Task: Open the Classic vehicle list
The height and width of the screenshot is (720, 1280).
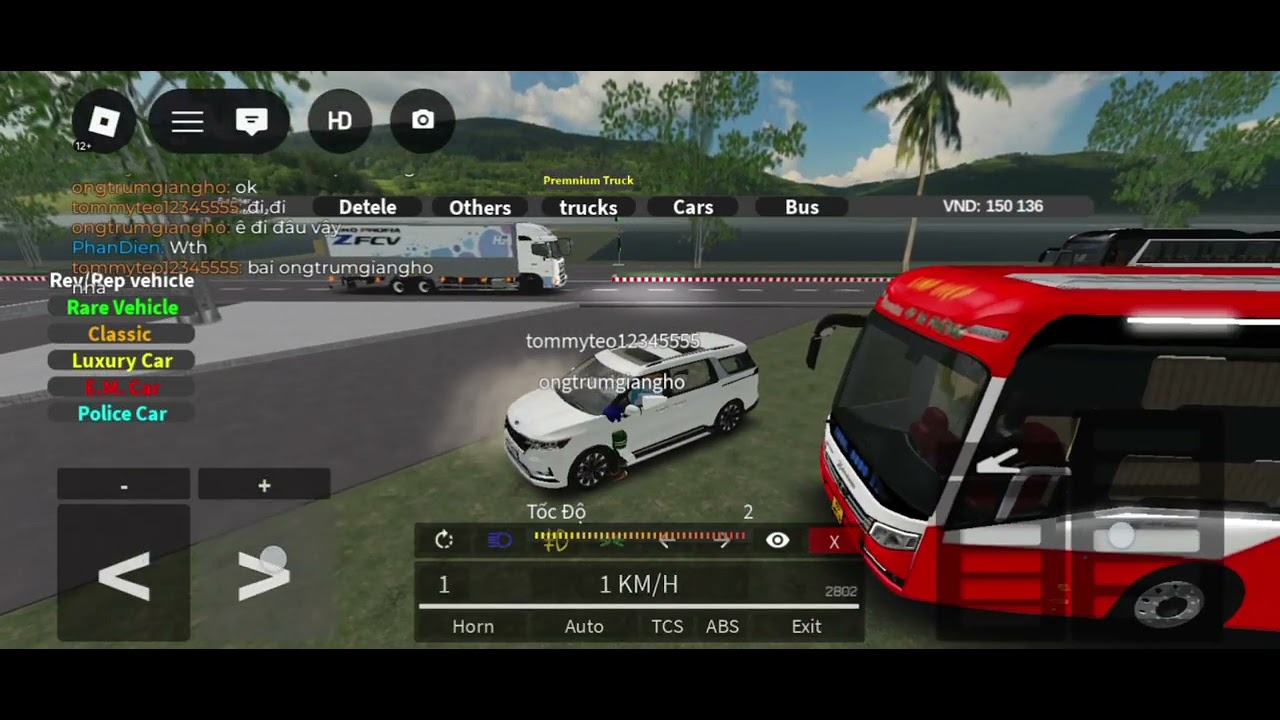Action: click(x=120, y=334)
